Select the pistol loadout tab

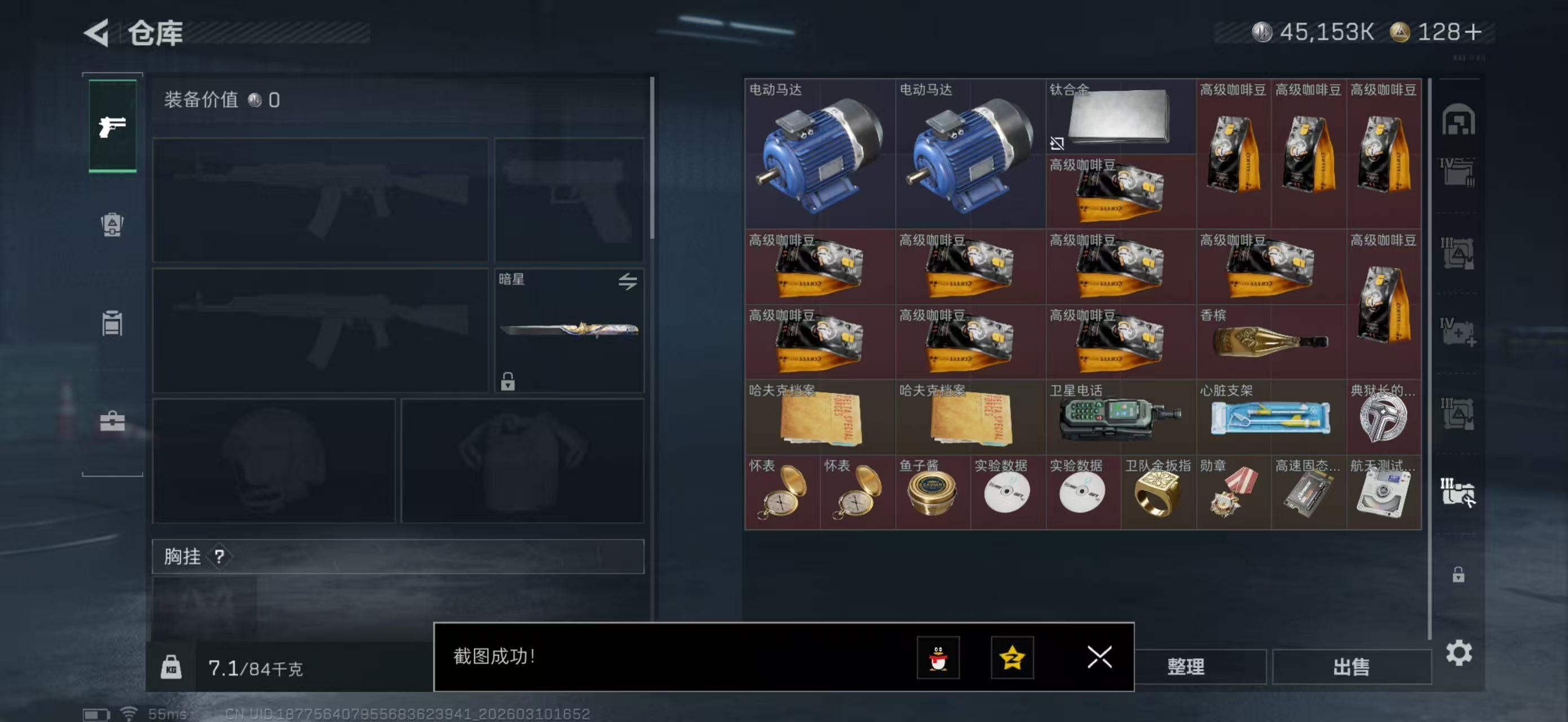point(113,126)
